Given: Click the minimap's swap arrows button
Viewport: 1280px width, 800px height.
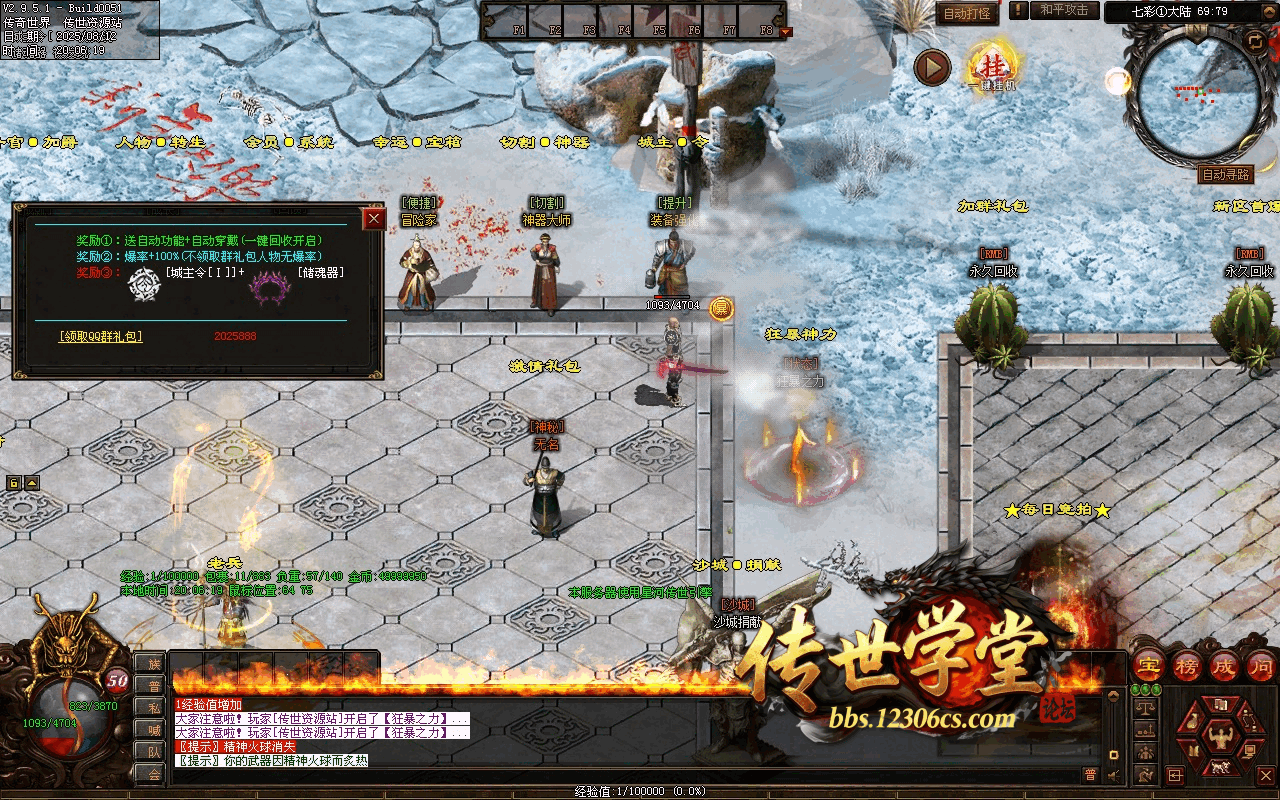Looking at the screenshot, I should click(x=1254, y=40).
